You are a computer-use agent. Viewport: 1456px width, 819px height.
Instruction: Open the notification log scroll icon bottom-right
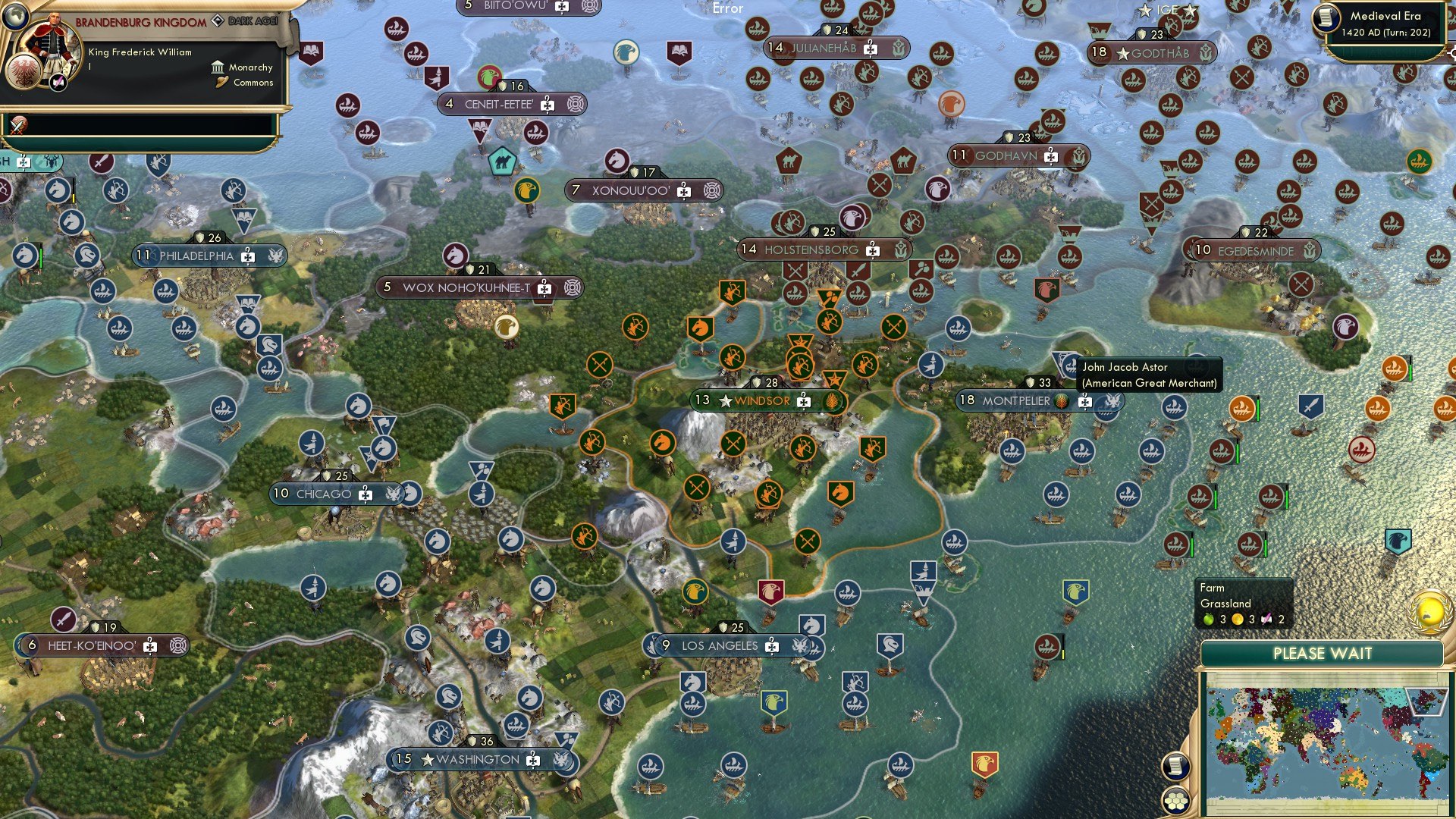1176,767
